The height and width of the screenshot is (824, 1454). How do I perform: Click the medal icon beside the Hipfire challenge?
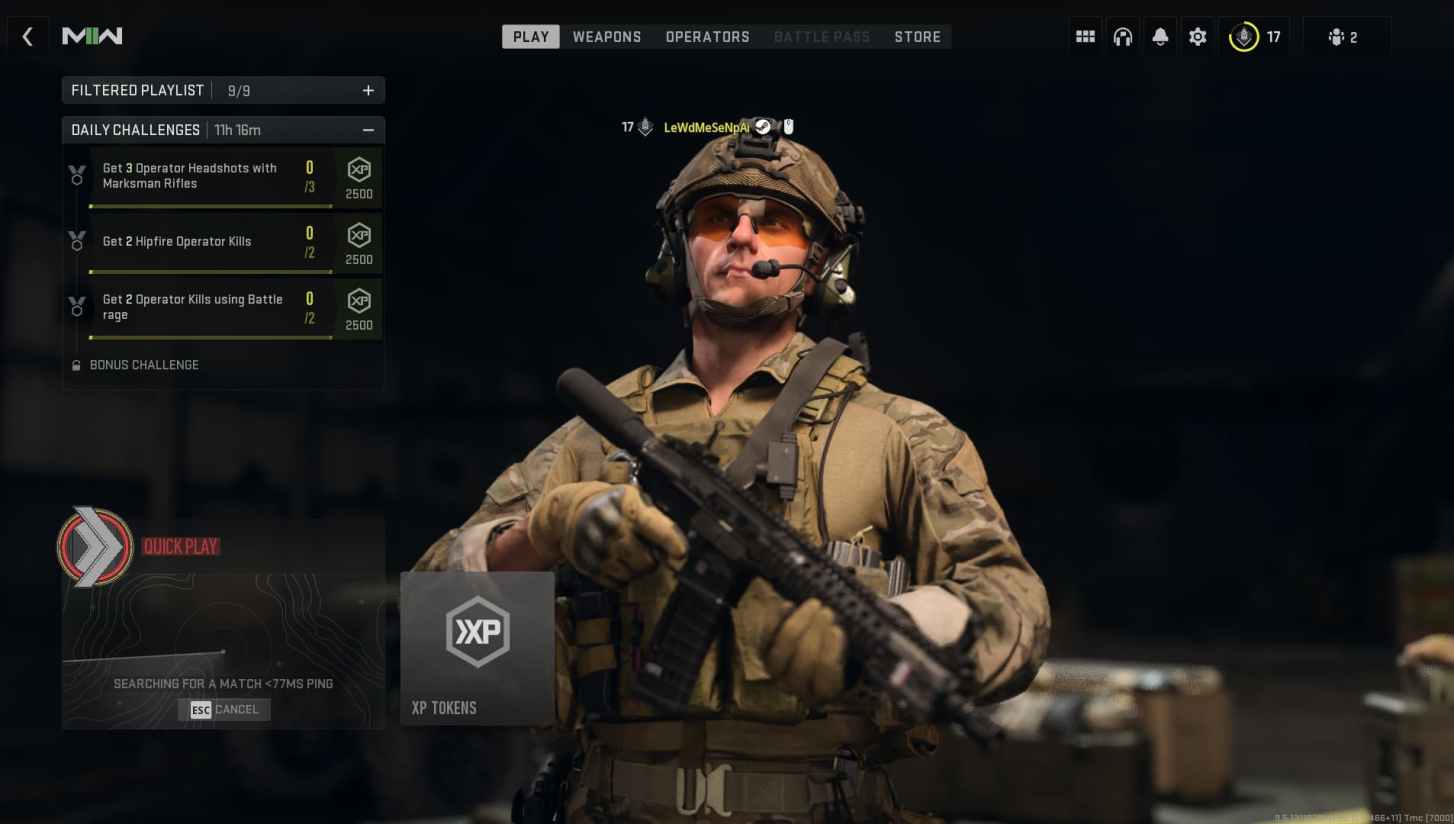tap(77, 240)
